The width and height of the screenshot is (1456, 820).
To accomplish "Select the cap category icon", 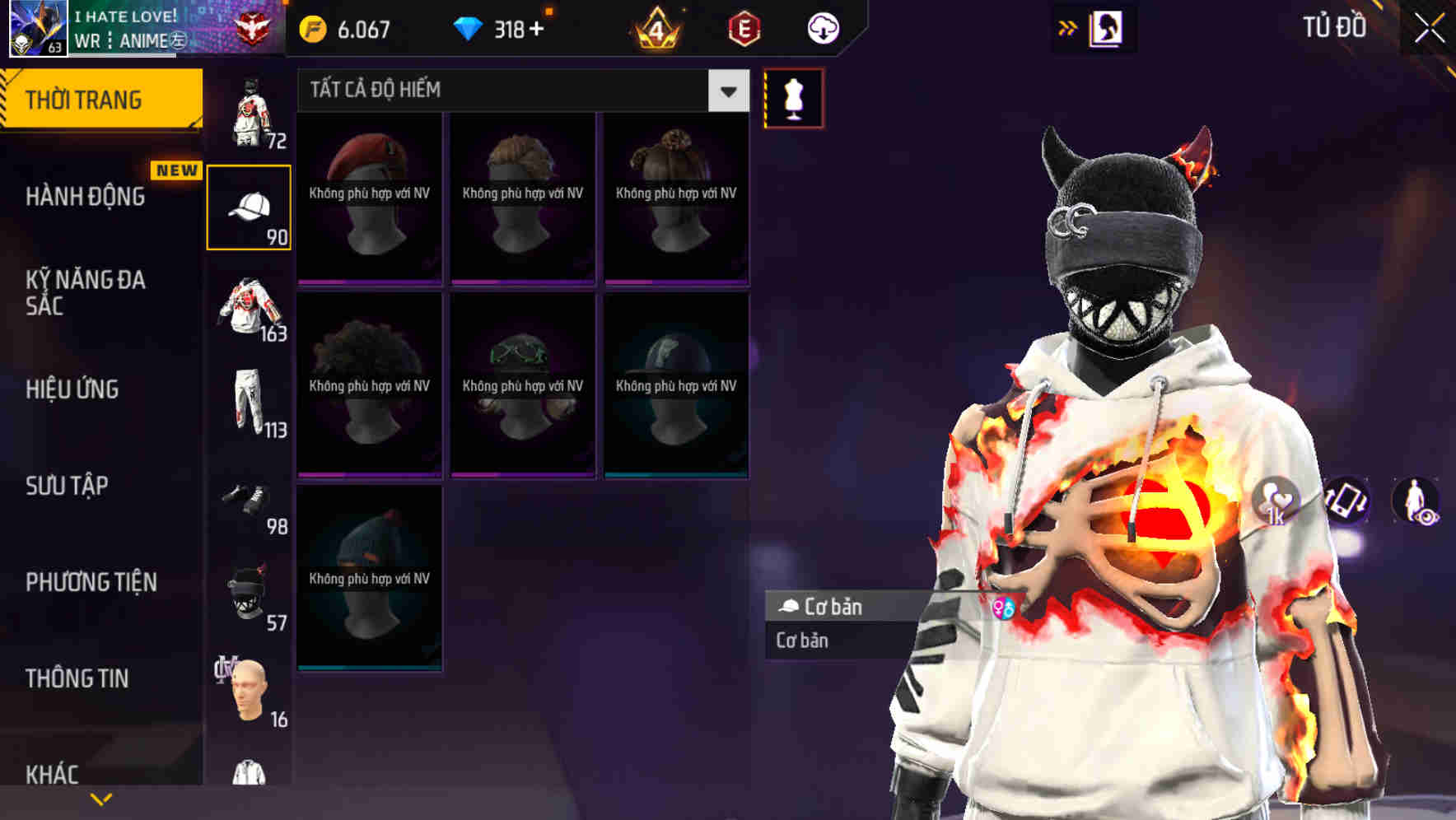I will click(x=250, y=206).
